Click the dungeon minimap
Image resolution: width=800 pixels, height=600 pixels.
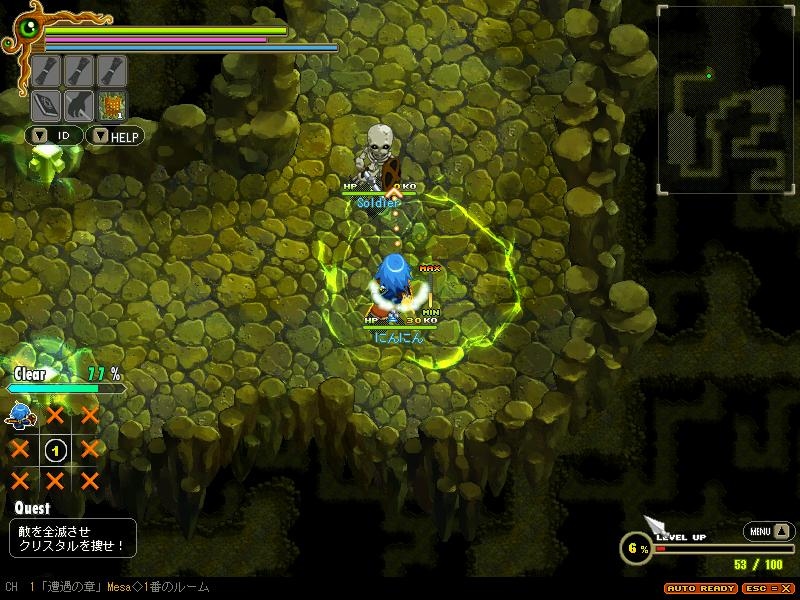coord(720,99)
